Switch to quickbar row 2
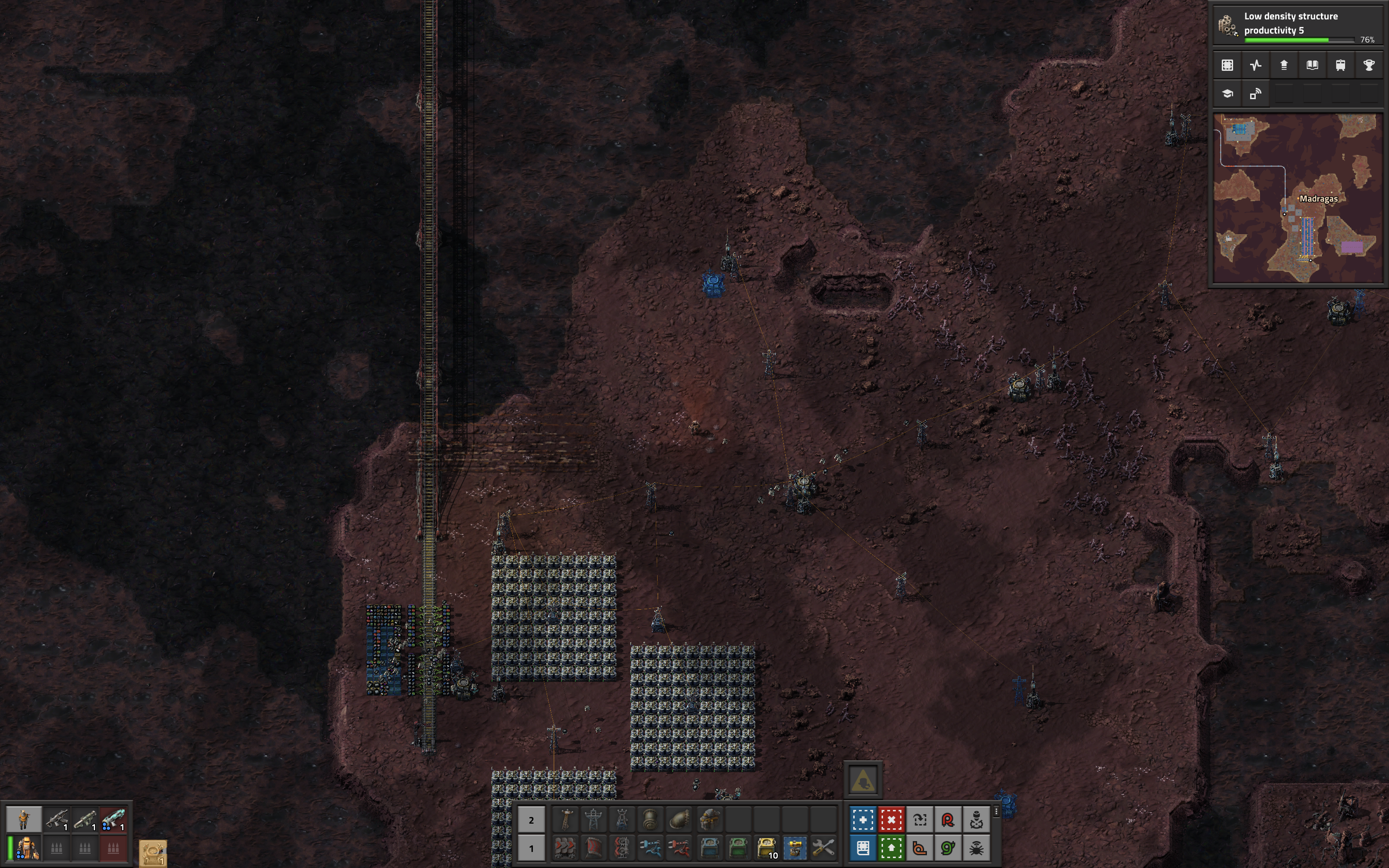 (531, 820)
